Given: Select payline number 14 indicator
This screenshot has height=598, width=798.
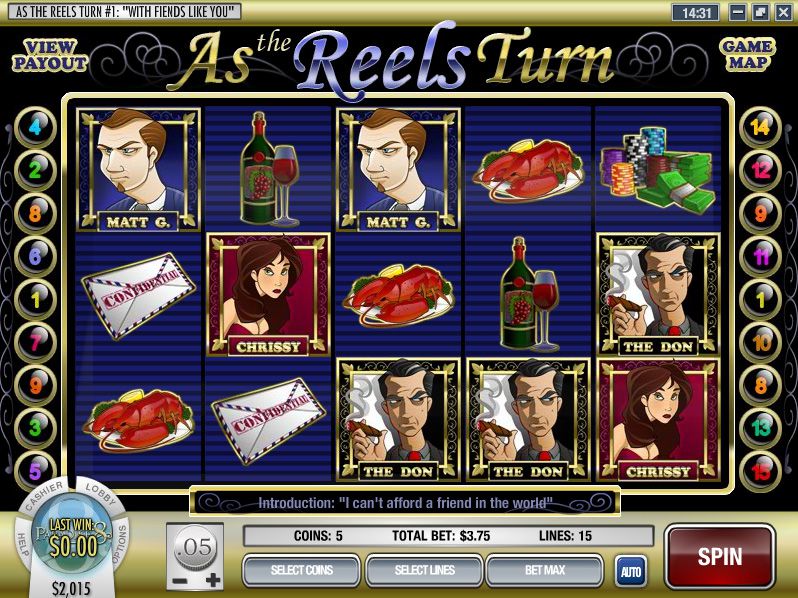Looking at the screenshot, I should click(x=761, y=128).
